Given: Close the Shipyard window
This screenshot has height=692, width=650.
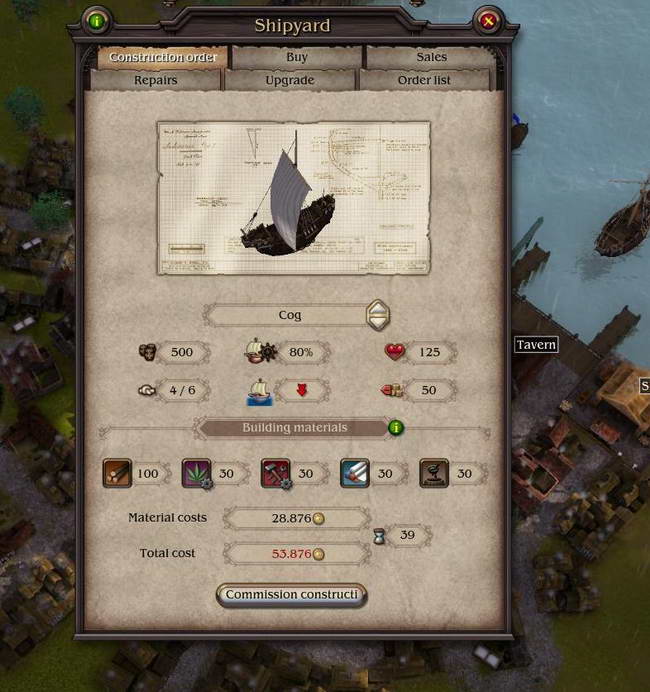Looking at the screenshot, I should pyautogui.click(x=488, y=20).
